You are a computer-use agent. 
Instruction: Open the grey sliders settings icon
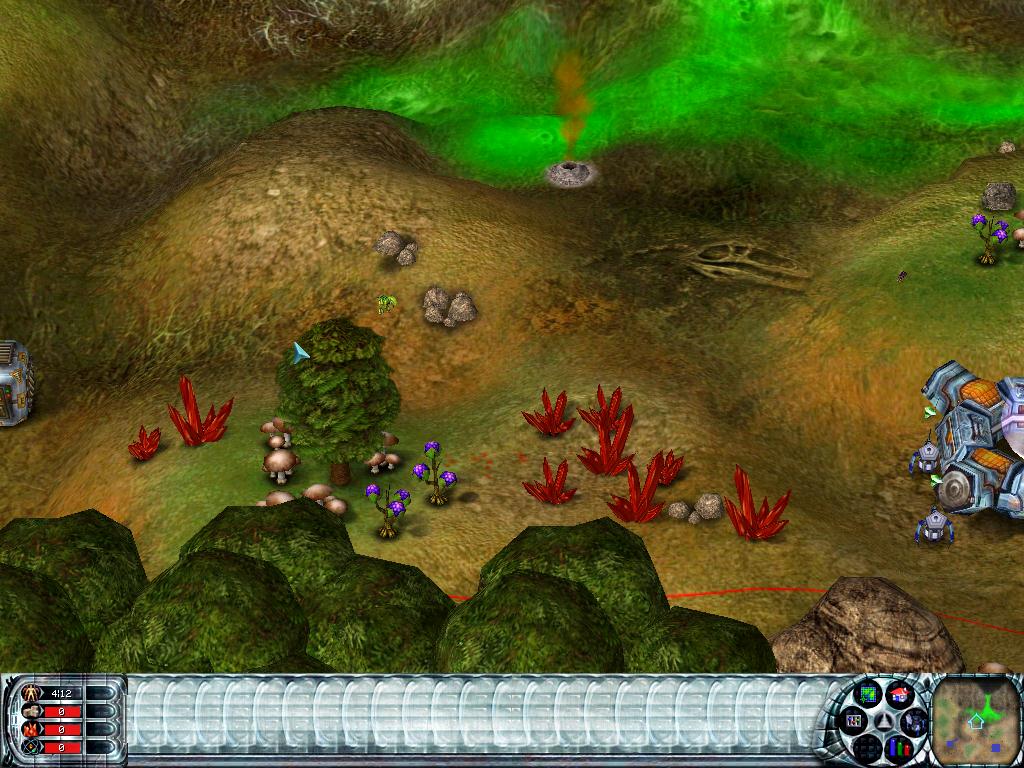pyautogui.click(x=853, y=719)
